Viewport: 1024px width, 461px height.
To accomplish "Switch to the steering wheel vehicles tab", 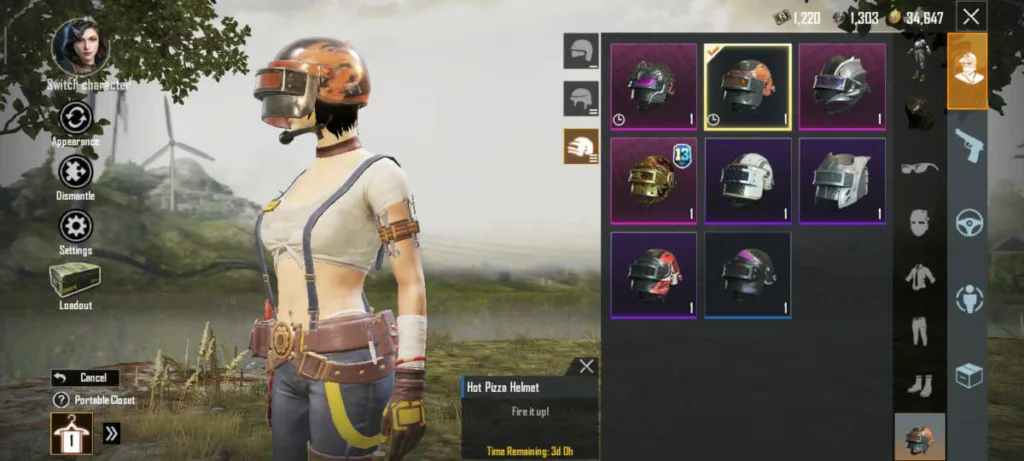I will [968, 222].
